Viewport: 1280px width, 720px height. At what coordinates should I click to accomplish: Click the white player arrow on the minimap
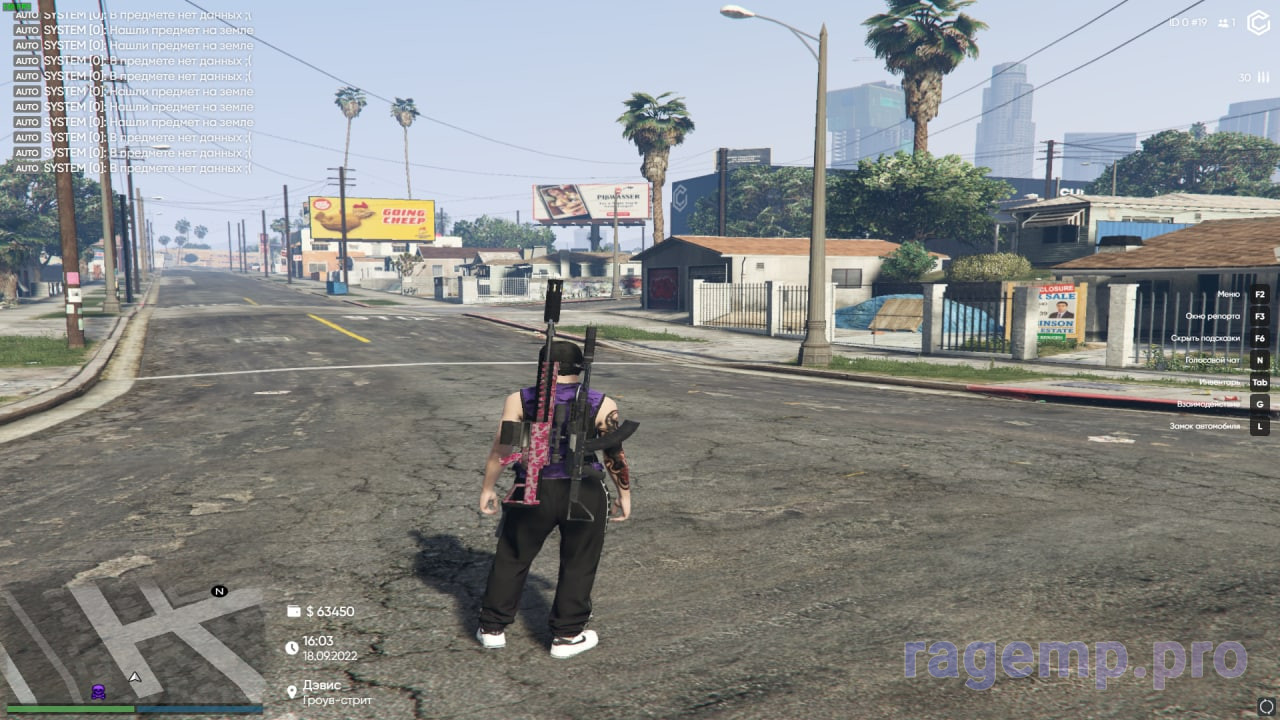click(134, 677)
